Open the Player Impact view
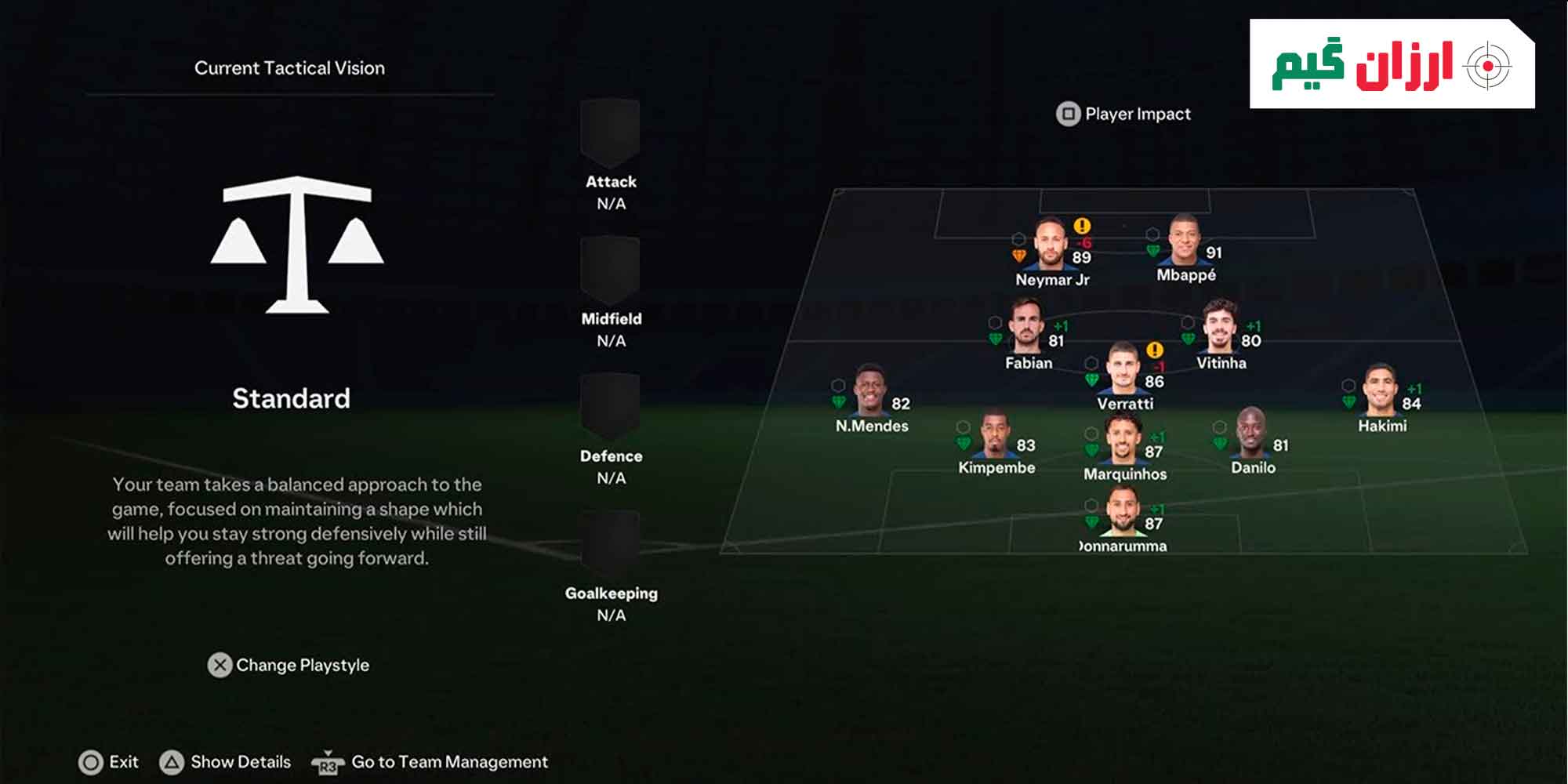The width and height of the screenshot is (1568, 784). tap(1123, 114)
